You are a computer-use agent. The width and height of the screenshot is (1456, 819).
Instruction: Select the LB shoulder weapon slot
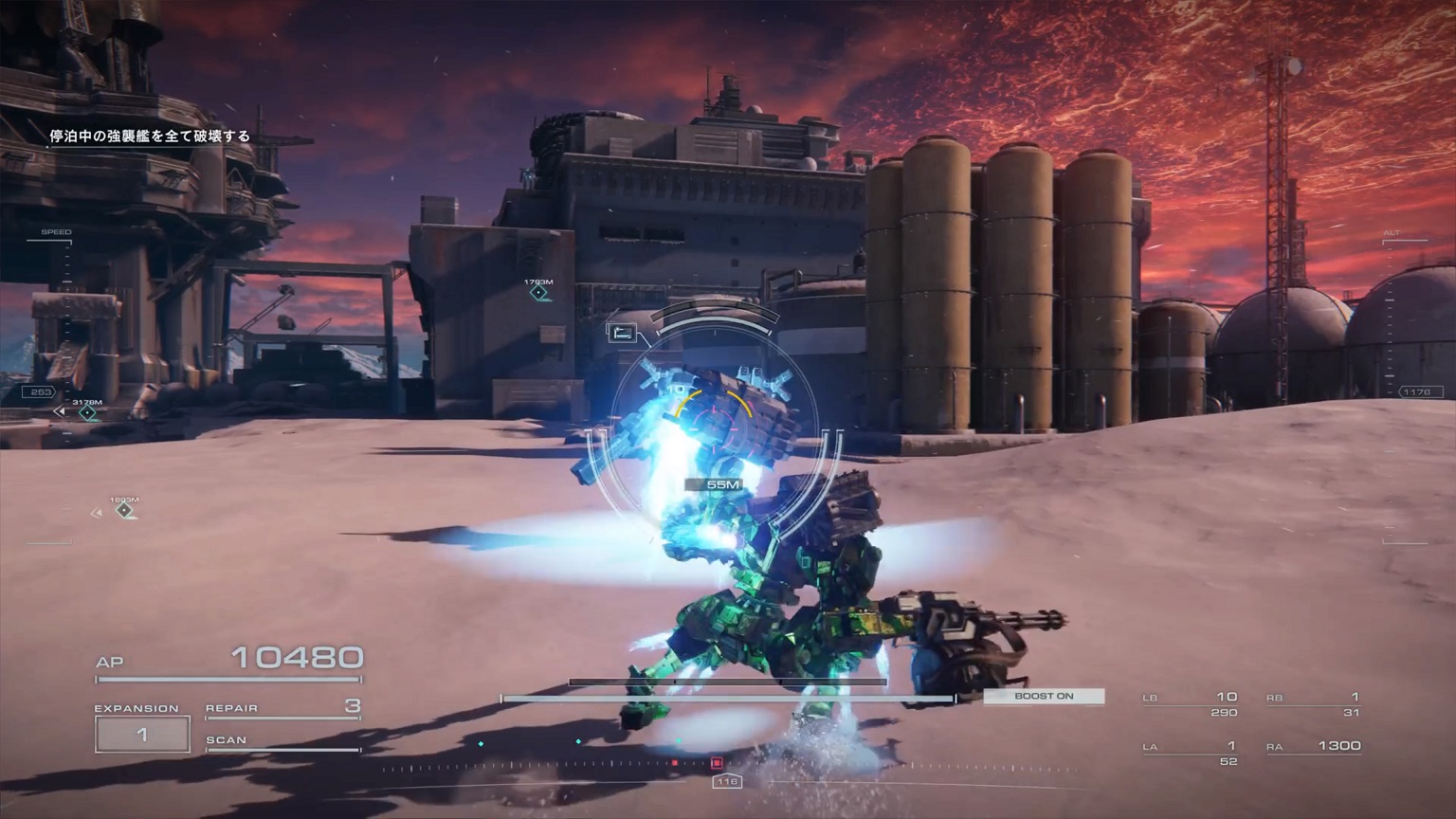pyautogui.click(x=1191, y=703)
